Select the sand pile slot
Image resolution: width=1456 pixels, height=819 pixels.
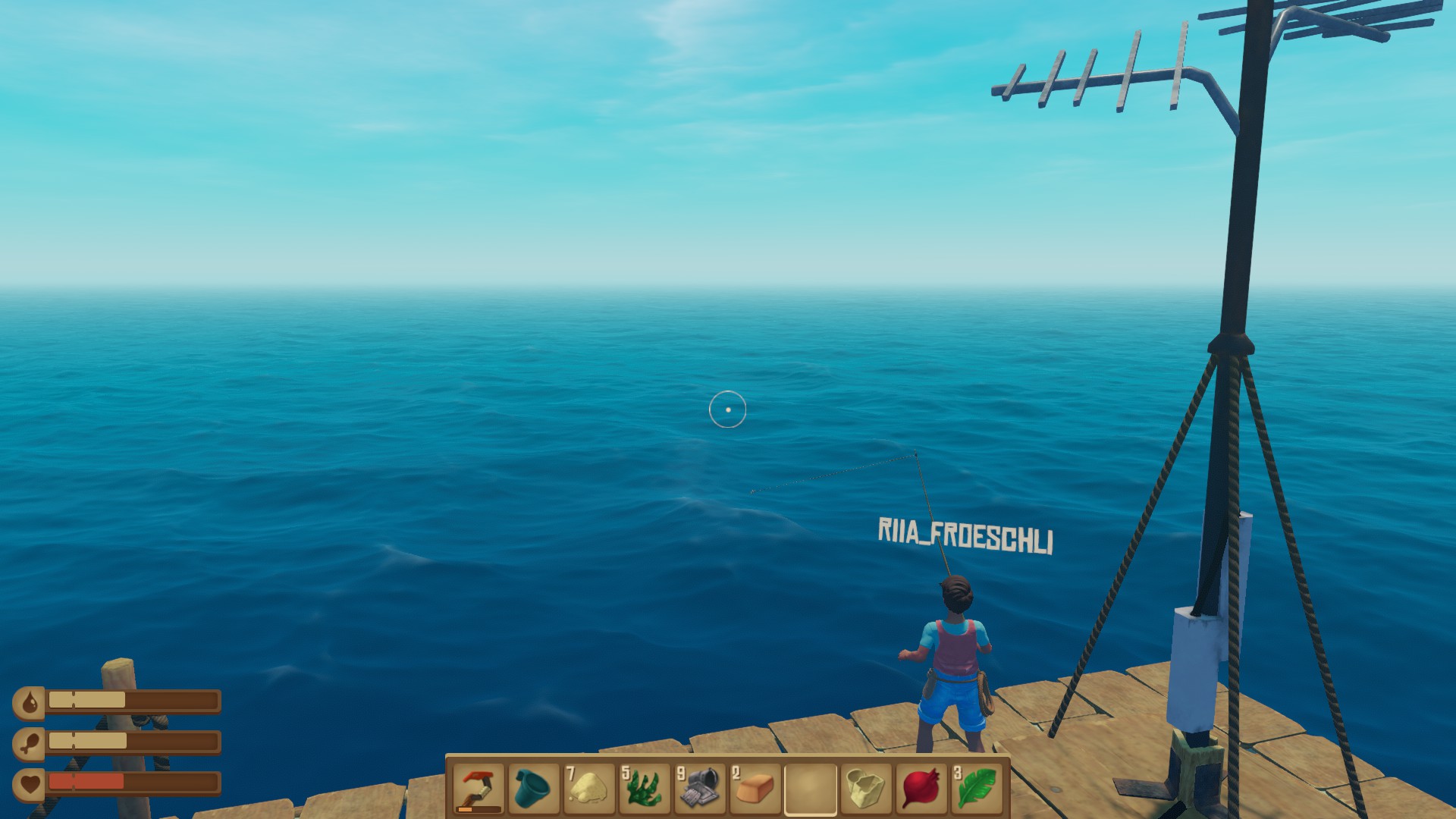pyautogui.click(x=588, y=789)
